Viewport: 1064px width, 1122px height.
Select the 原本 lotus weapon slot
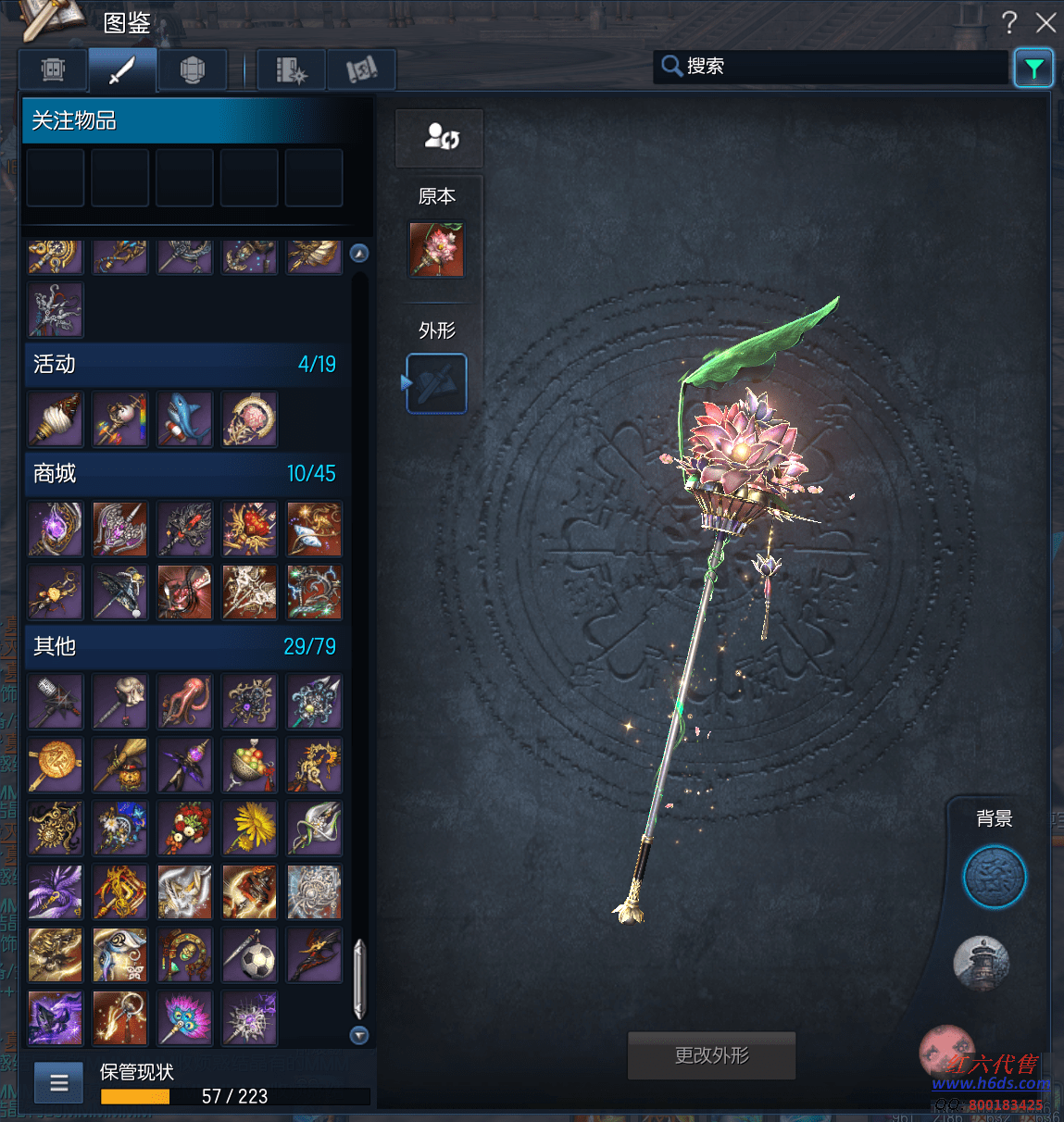pos(437,249)
